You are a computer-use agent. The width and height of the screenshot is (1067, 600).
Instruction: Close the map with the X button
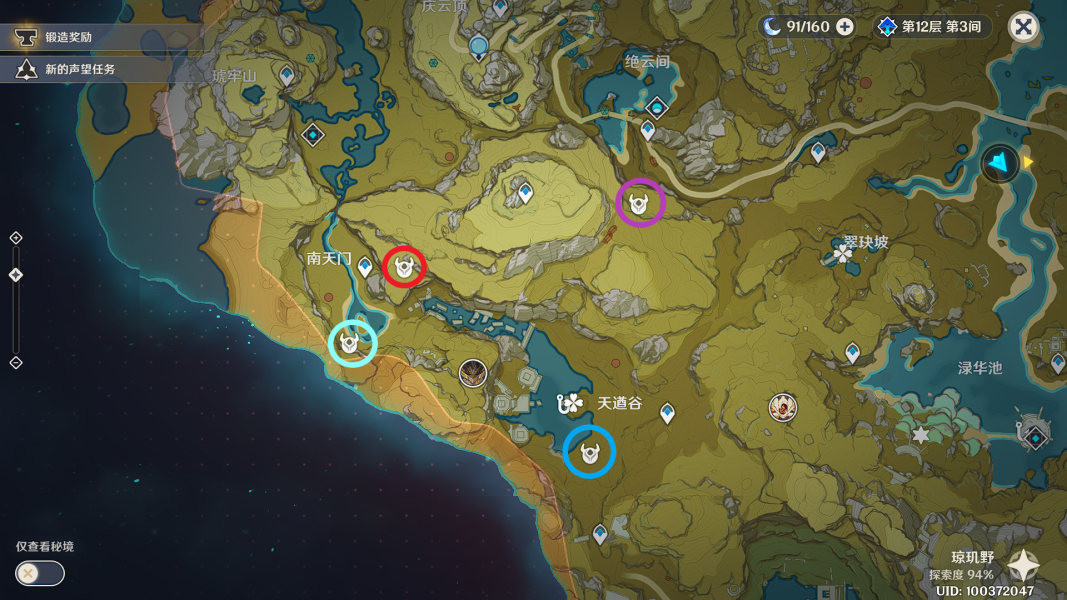click(x=1023, y=27)
